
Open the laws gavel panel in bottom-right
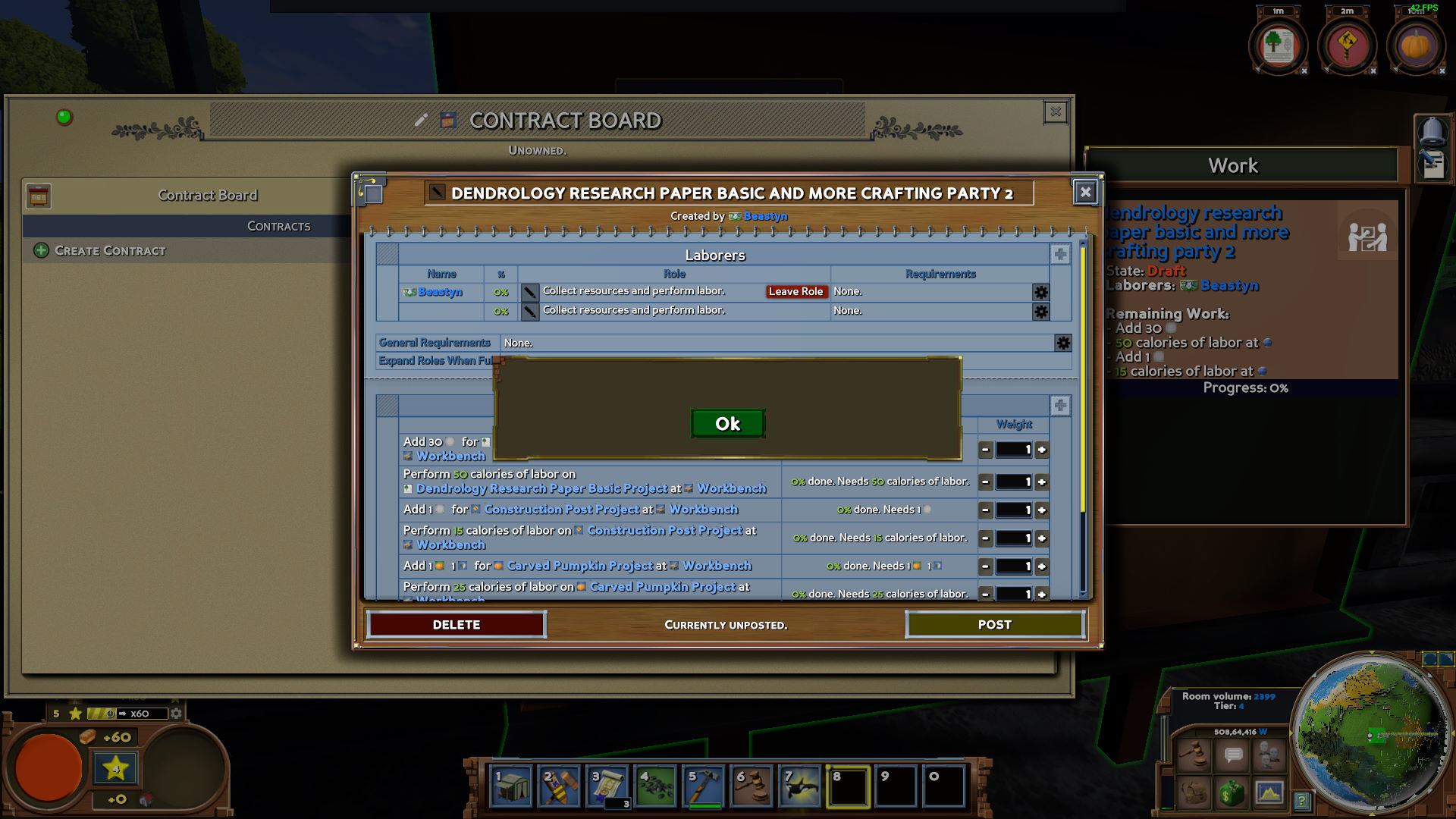[x=1195, y=755]
